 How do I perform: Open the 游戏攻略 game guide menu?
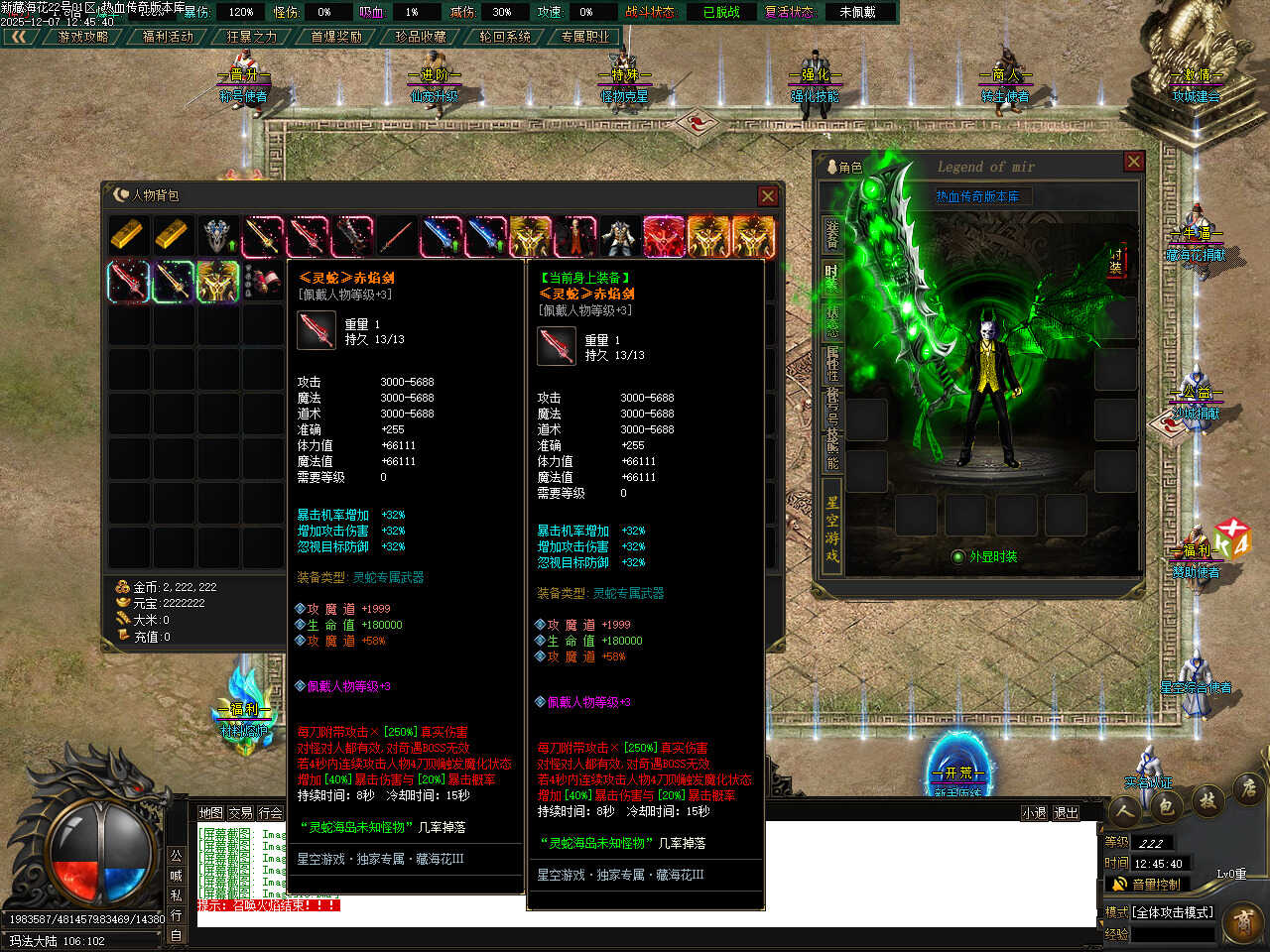83,37
